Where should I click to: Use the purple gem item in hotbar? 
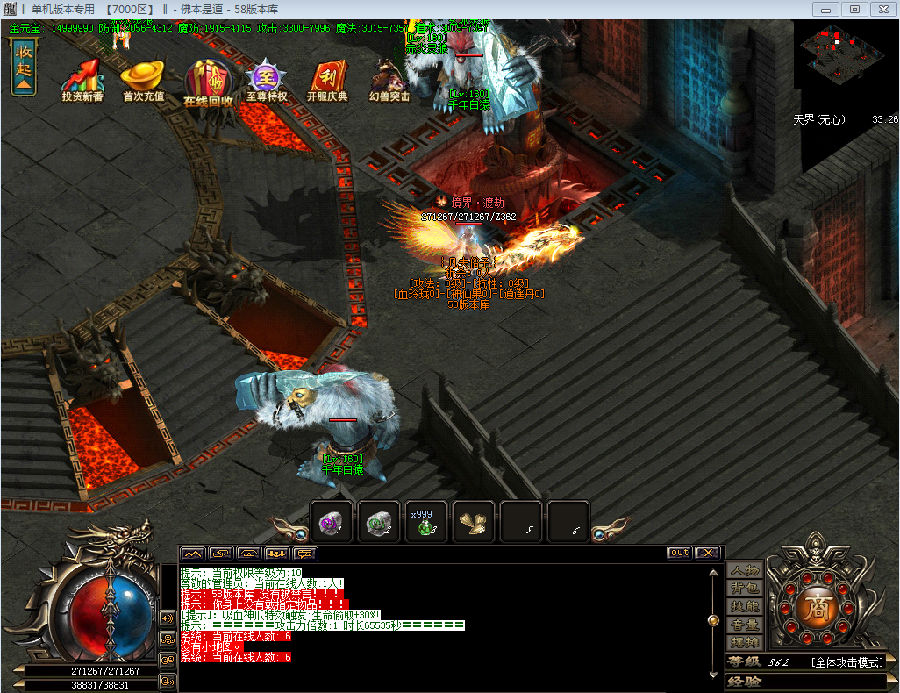(331, 521)
